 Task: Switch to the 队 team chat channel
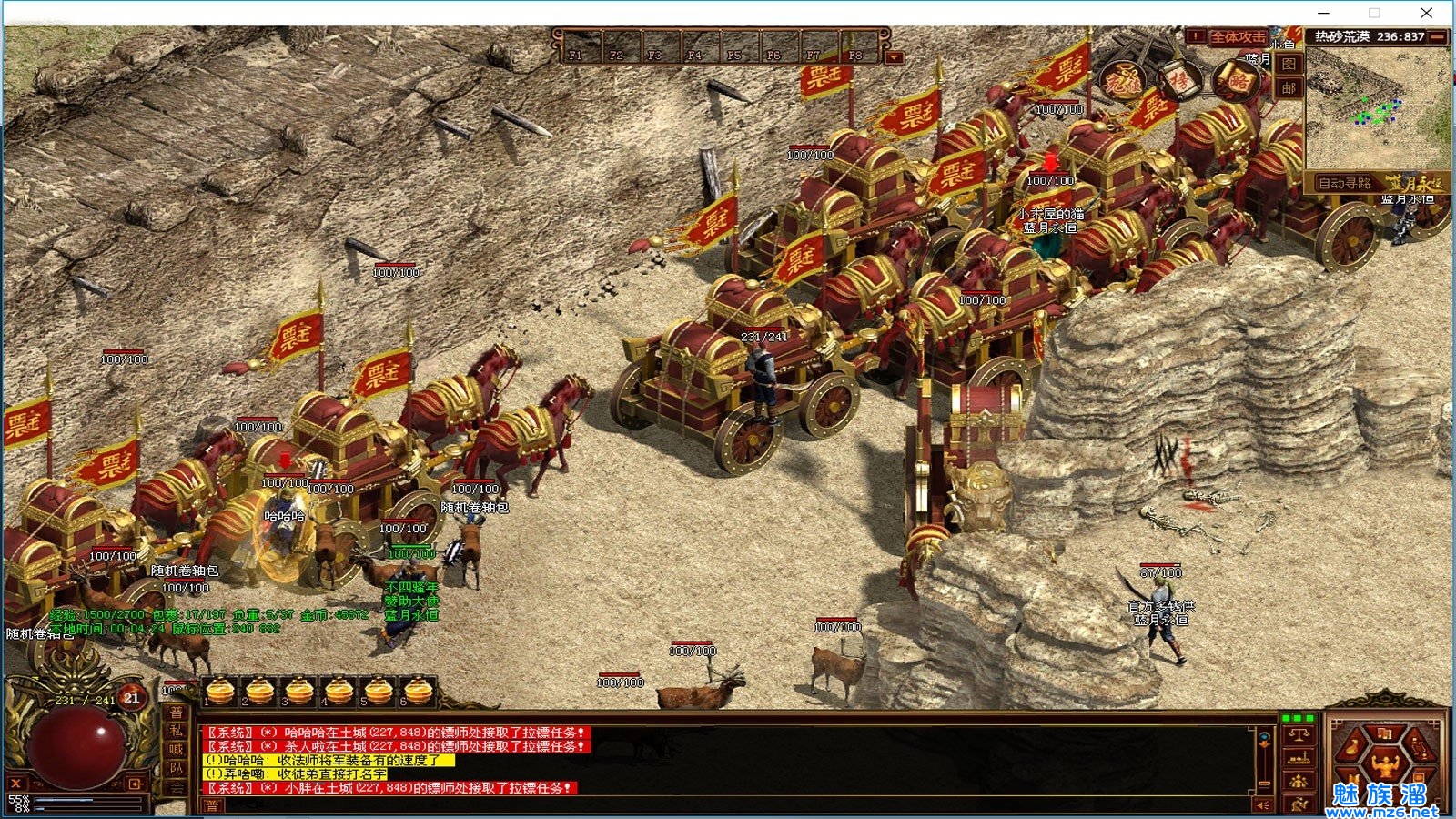click(x=176, y=769)
